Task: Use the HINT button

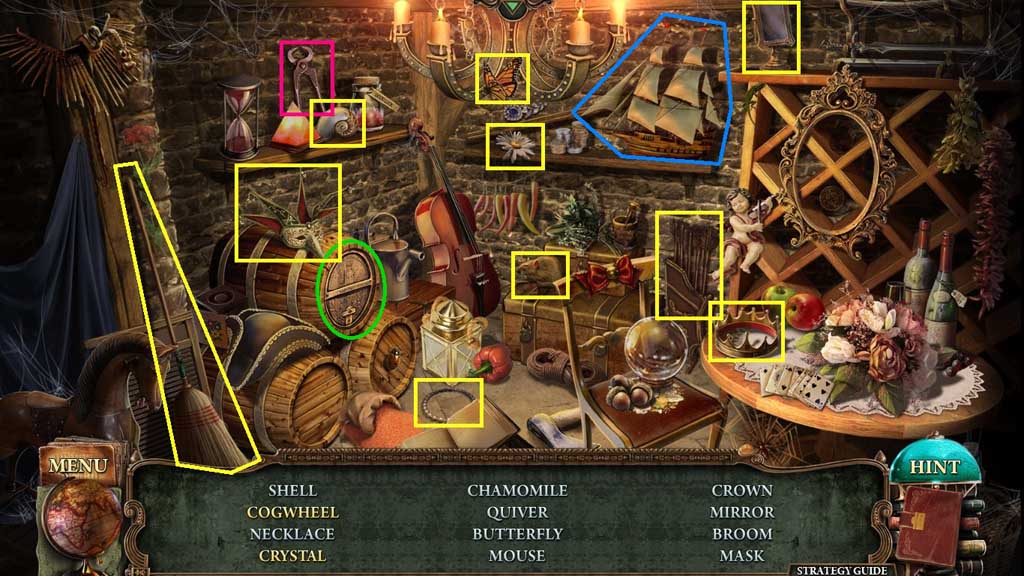Action: point(933,467)
